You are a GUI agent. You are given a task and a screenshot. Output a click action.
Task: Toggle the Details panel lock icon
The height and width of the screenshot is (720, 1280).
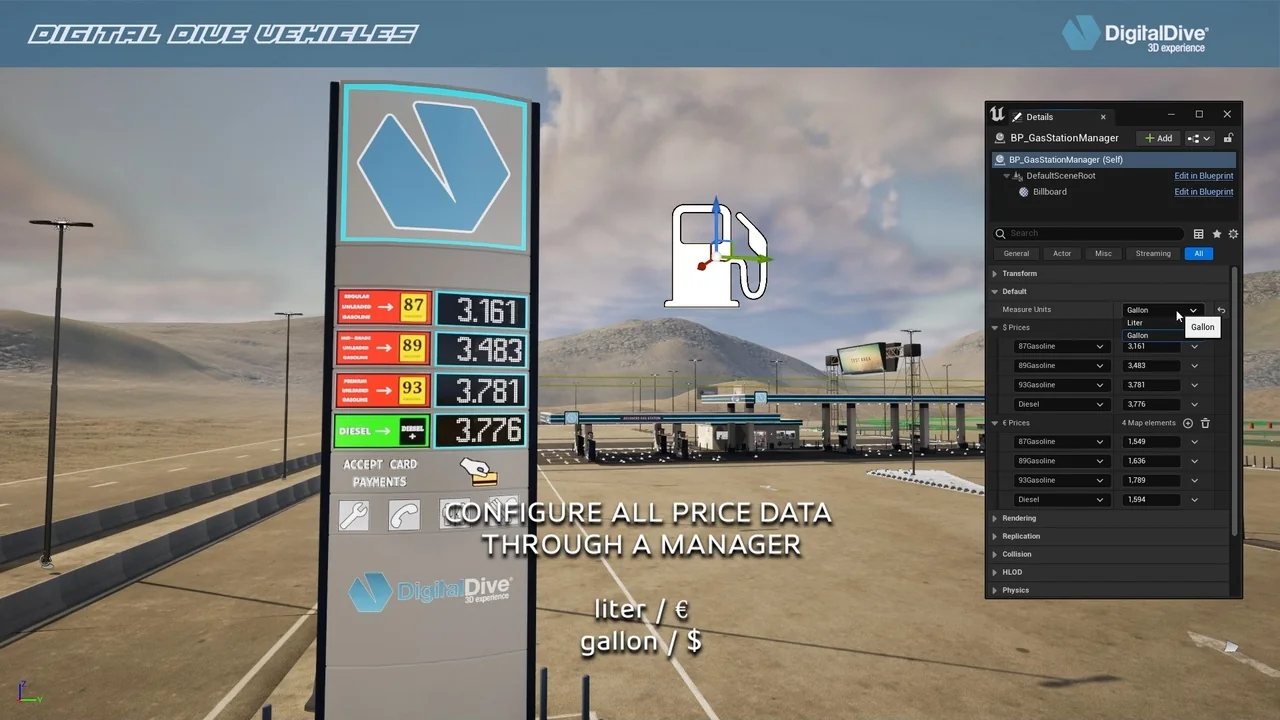pos(1228,138)
